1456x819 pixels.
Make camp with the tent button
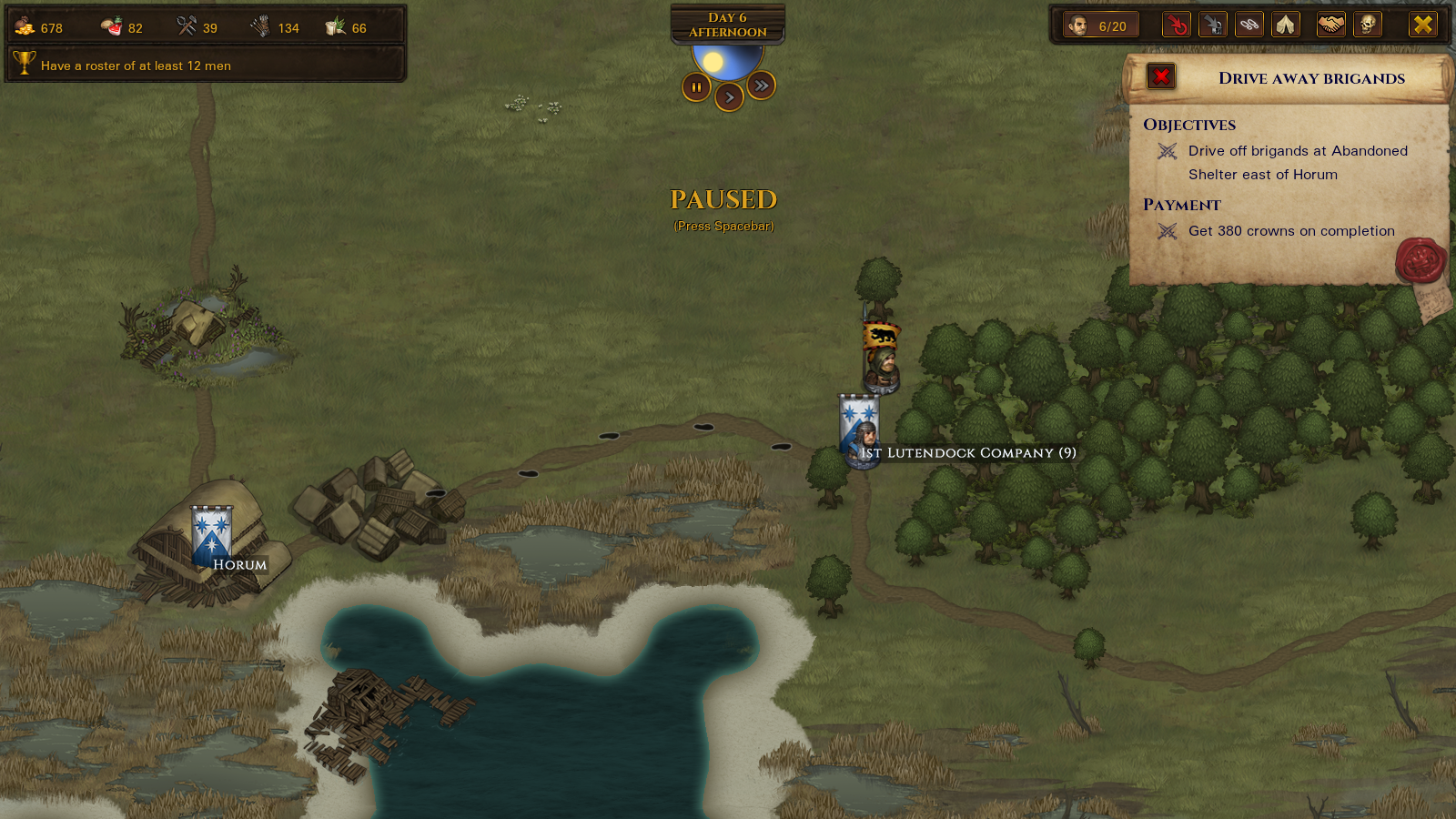[1285, 25]
